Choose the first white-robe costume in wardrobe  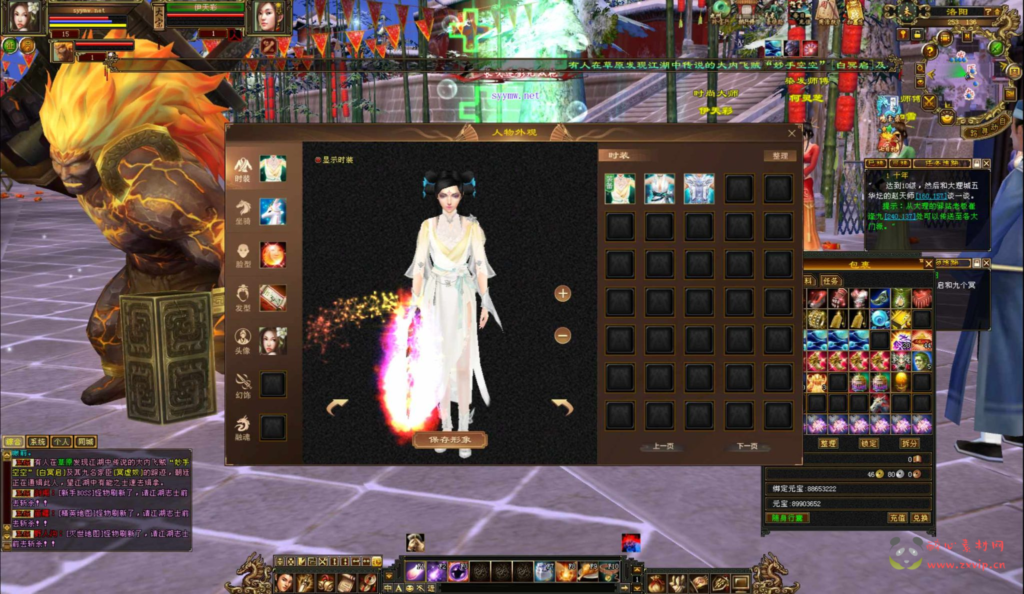pyautogui.click(x=620, y=189)
